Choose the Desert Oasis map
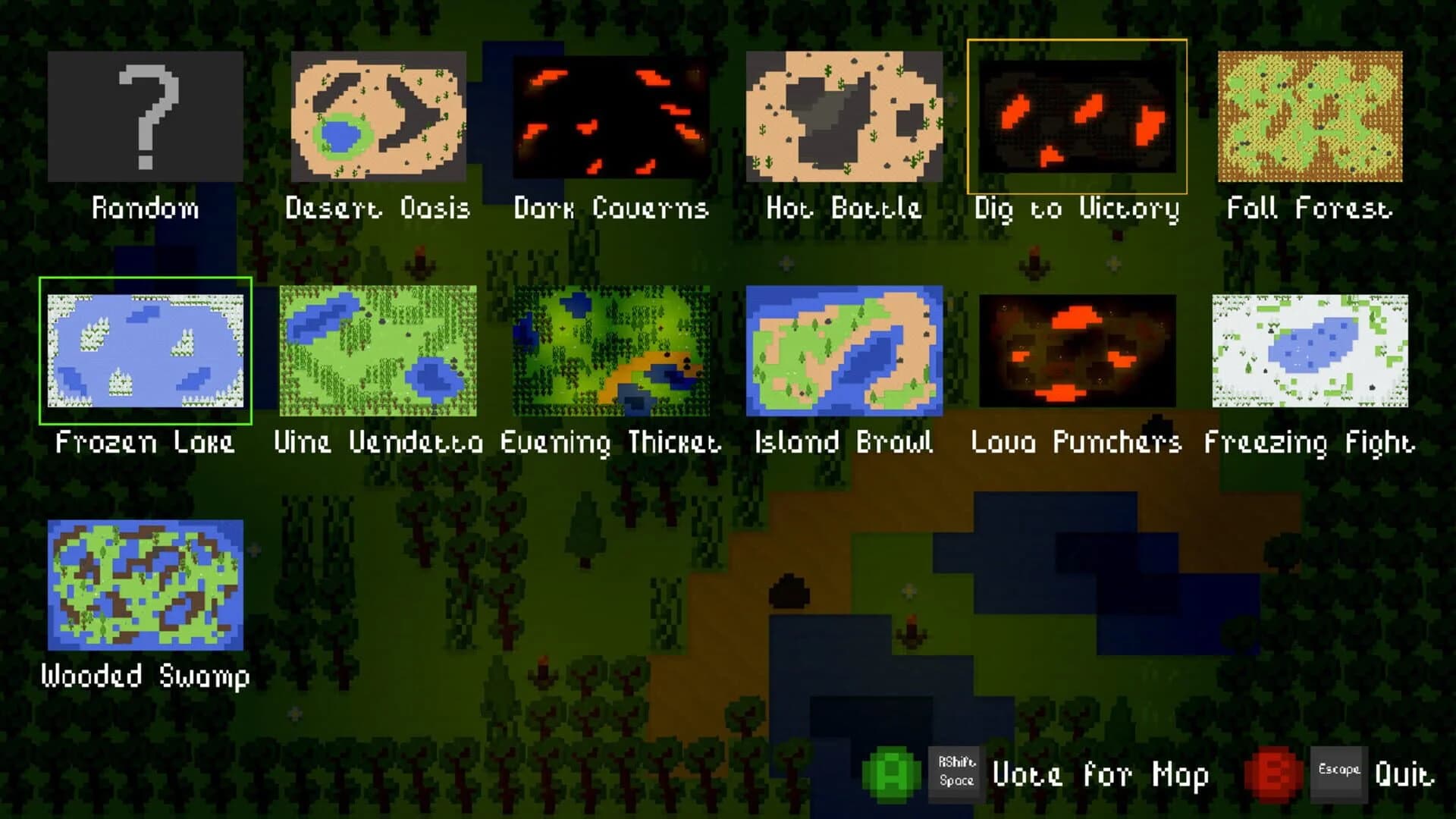 tap(379, 118)
